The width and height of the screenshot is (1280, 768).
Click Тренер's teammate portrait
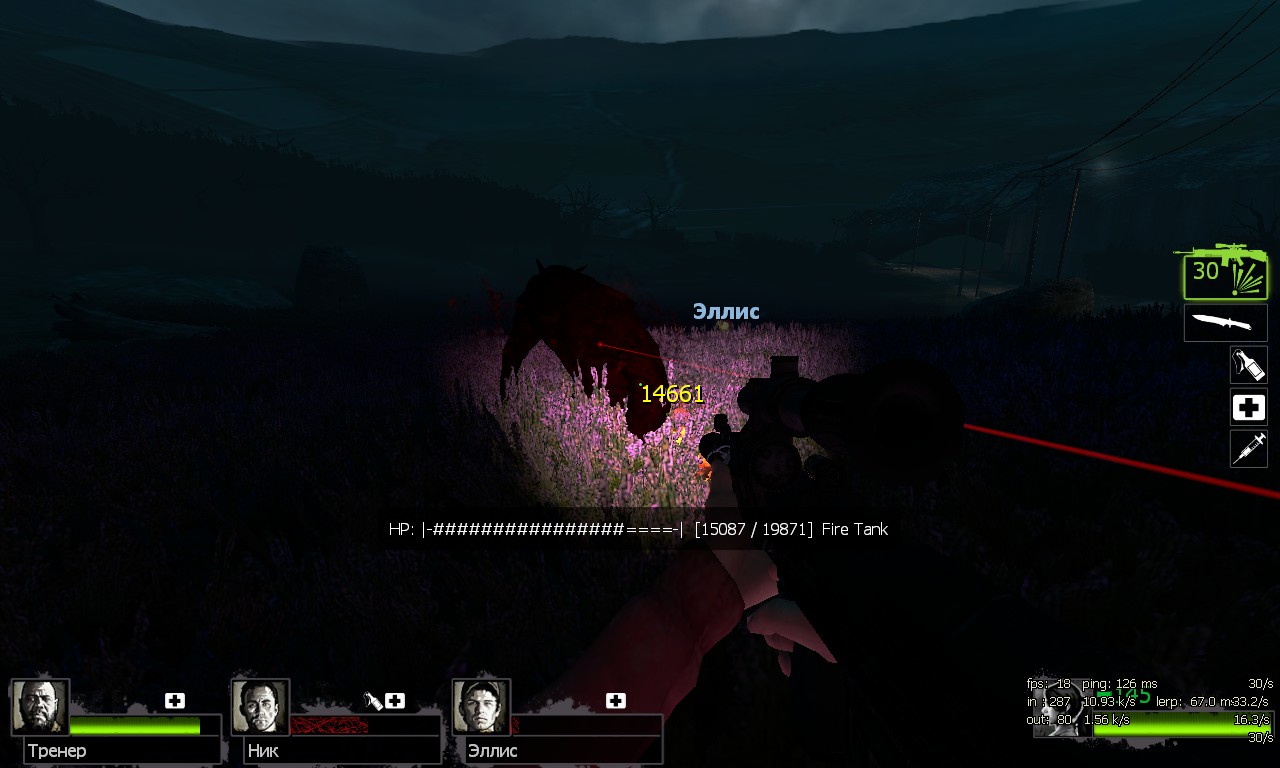(x=40, y=707)
